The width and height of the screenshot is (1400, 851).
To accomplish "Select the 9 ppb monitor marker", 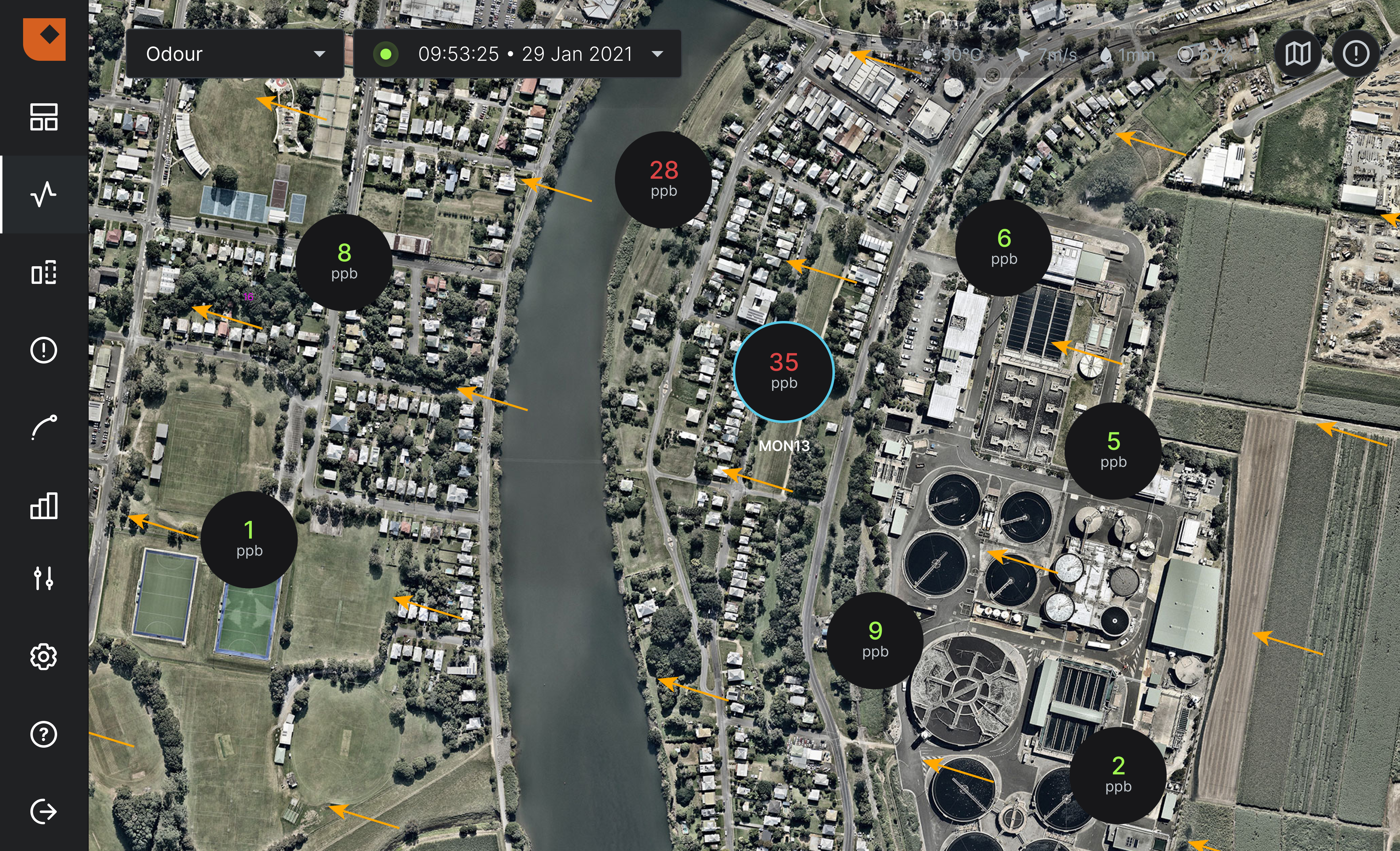I will 875,640.
